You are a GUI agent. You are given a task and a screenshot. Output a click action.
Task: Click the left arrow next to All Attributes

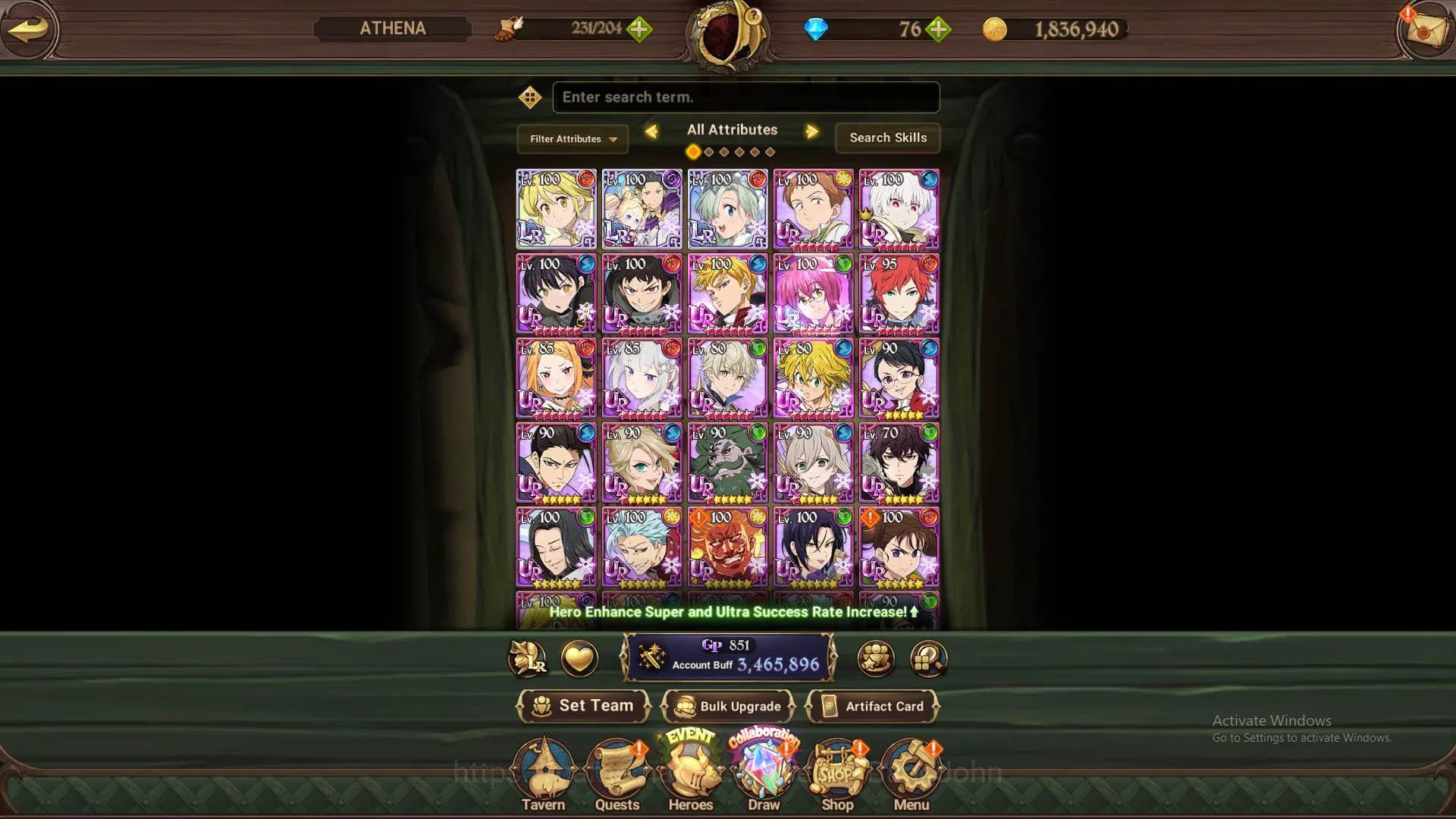click(x=651, y=131)
